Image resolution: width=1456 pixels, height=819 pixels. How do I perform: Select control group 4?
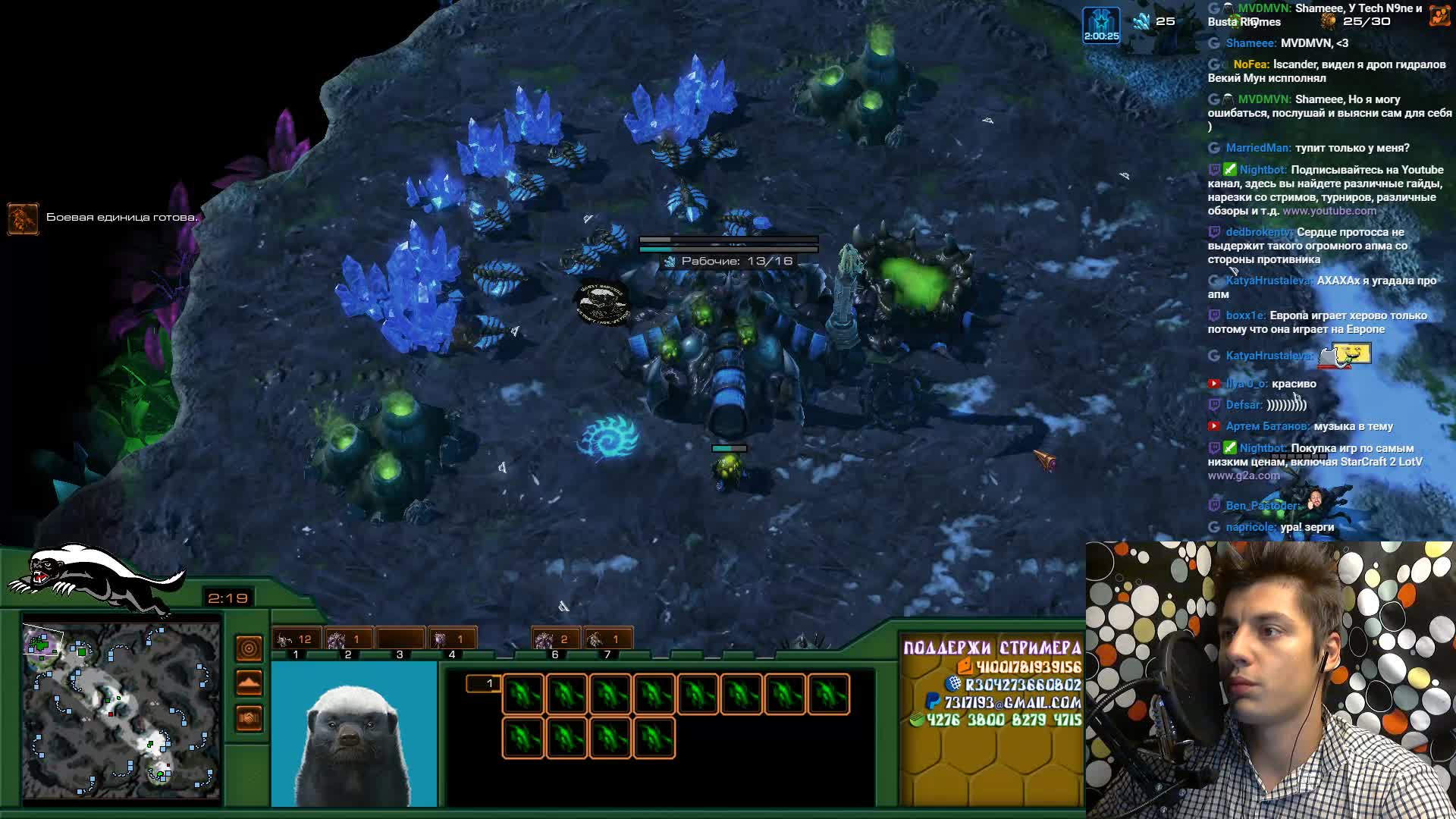pyautogui.click(x=452, y=640)
